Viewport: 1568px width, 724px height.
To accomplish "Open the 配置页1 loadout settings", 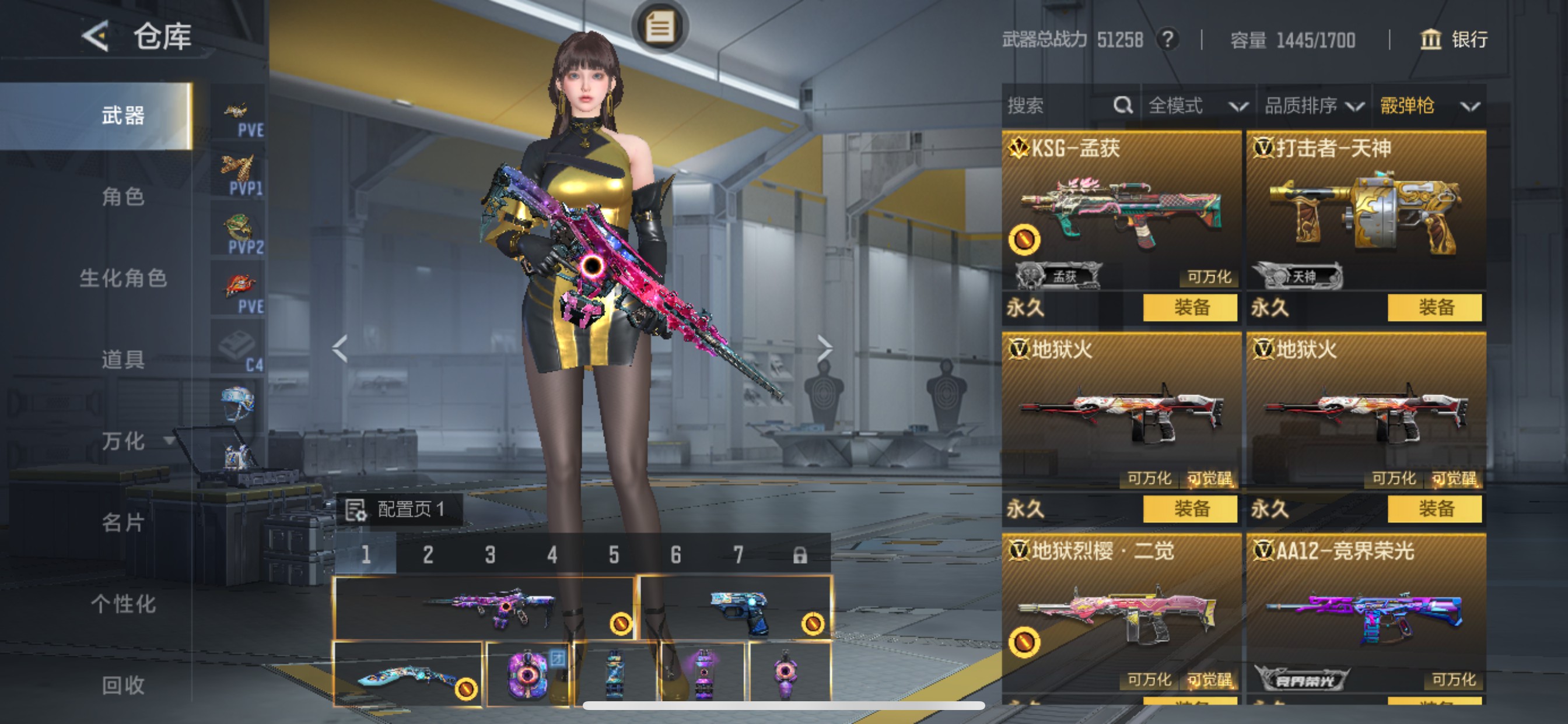I will point(400,509).
